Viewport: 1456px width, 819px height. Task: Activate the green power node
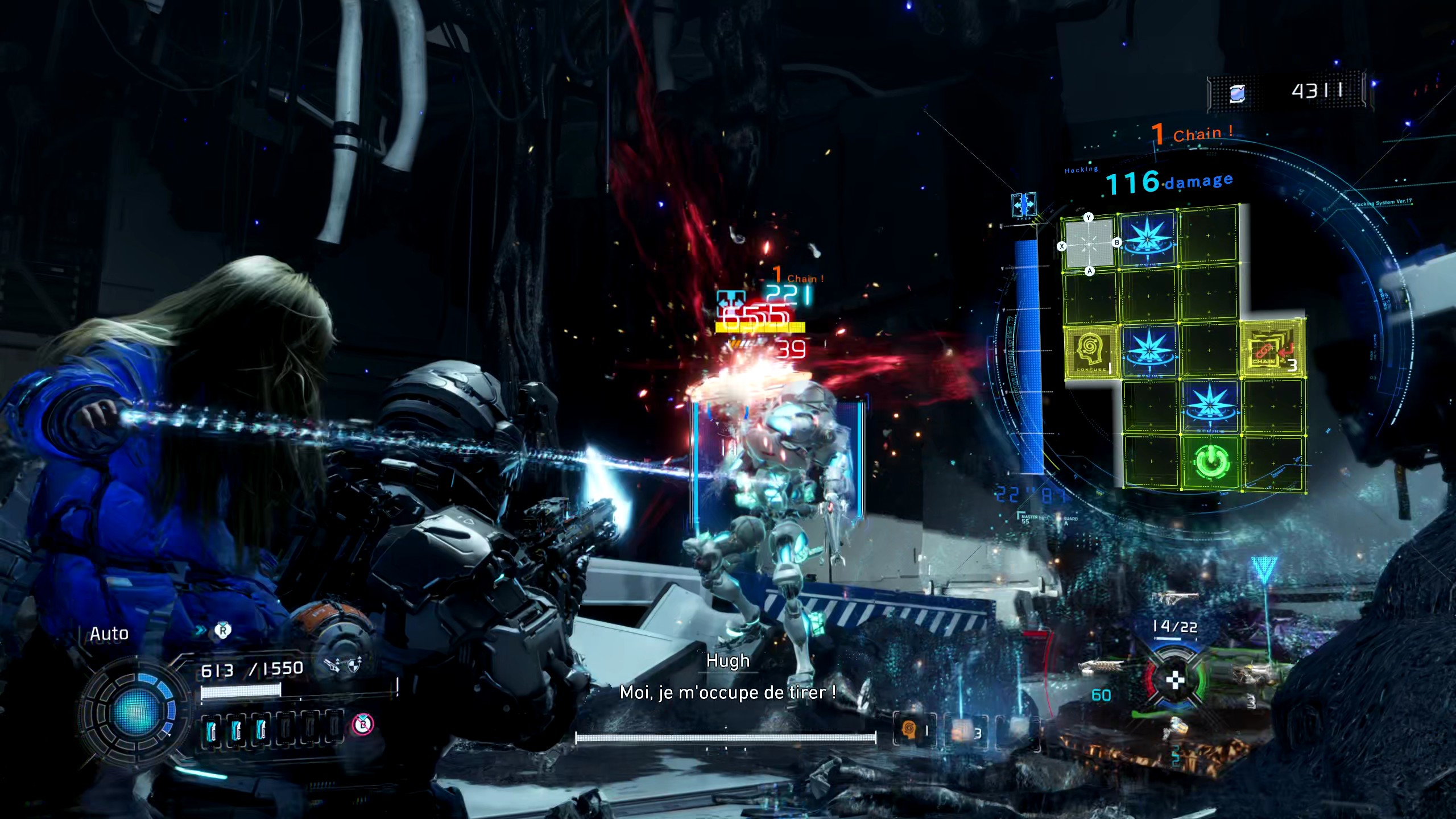(x=1210, y=462)
